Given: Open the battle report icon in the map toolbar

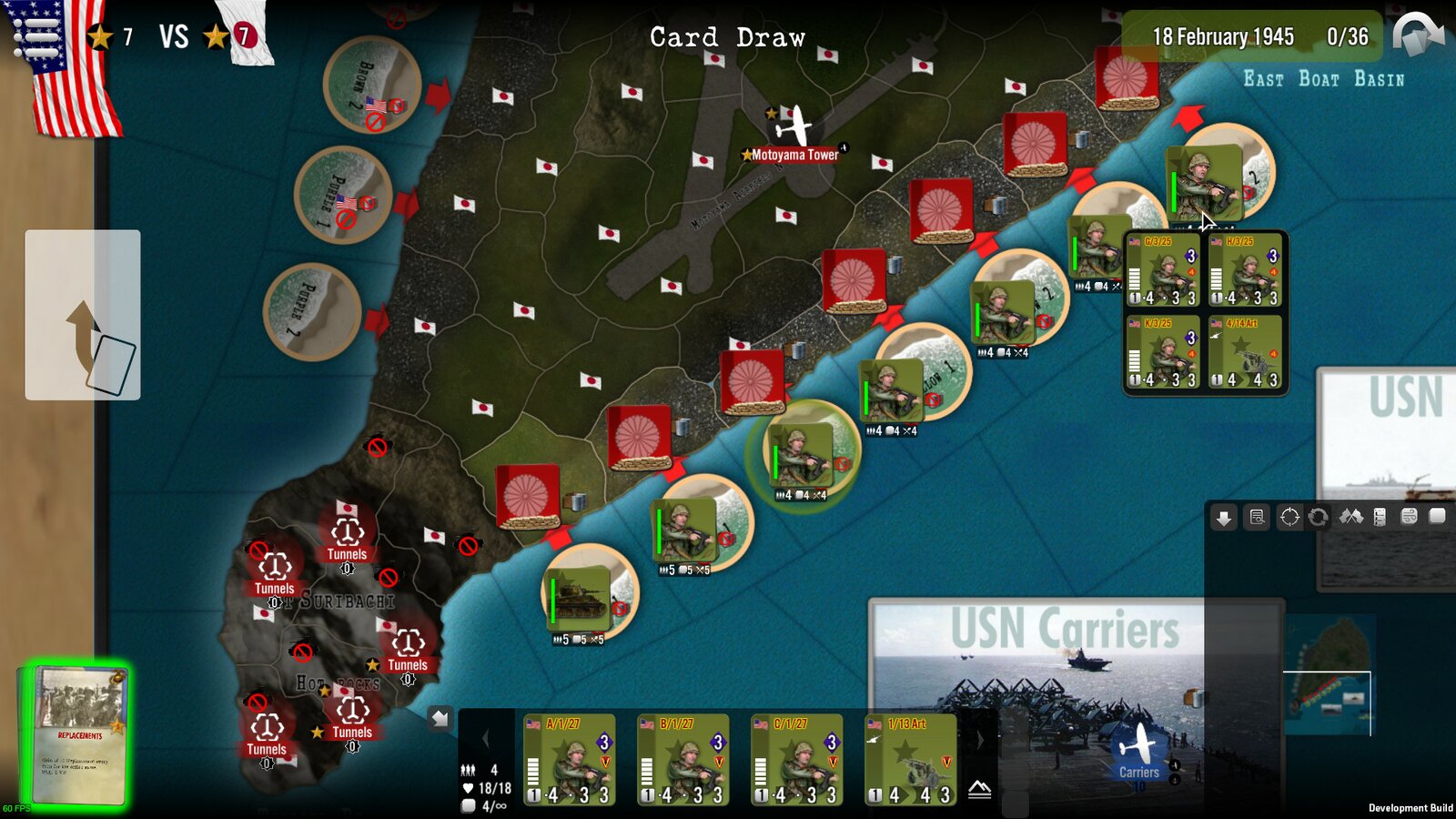Looking at the screenshot, I should 1257,518.
